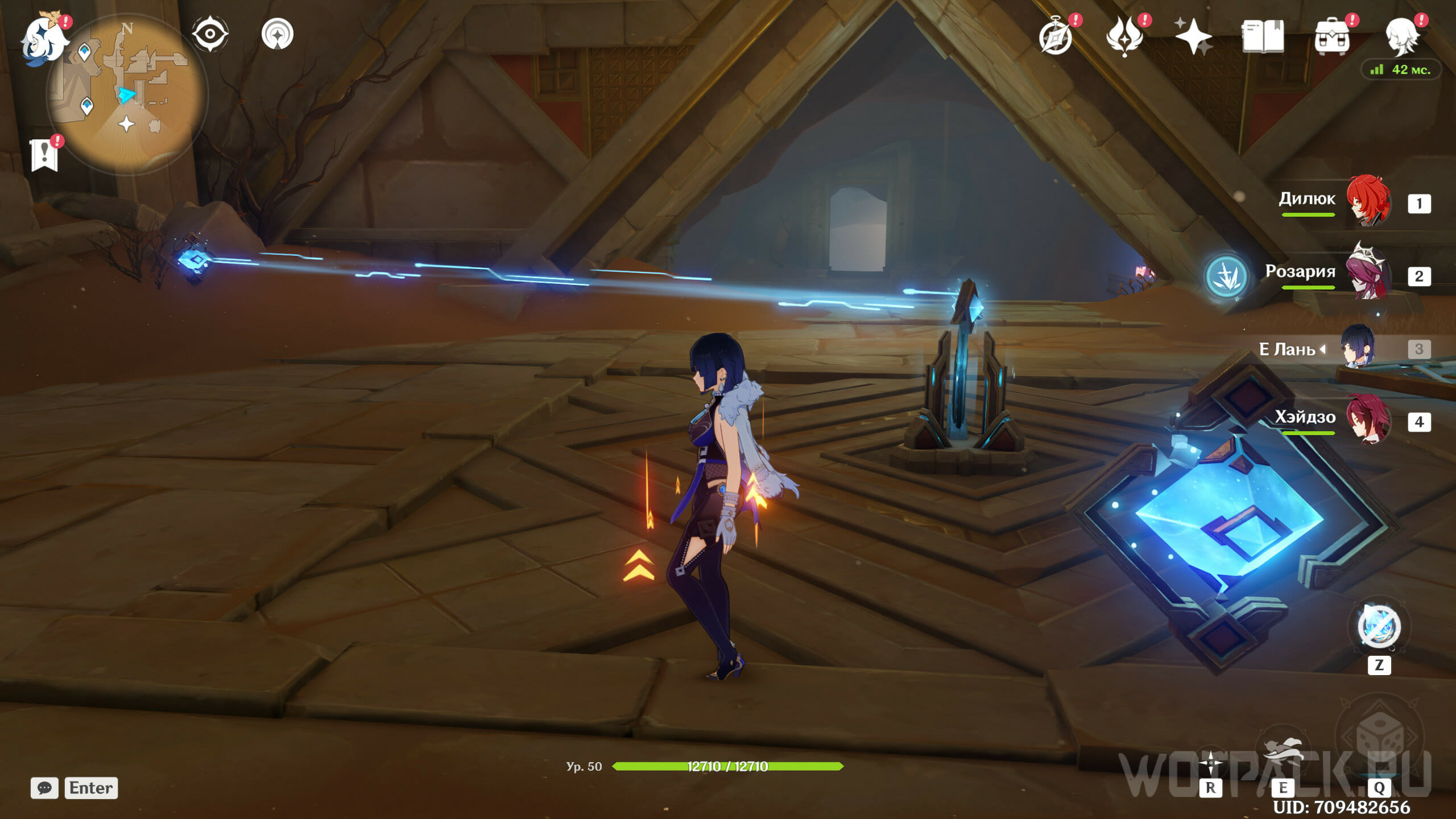Image resolution: width=1456 pixels, height=819 pixels.
Task: Activate Е Лань's elemental skill
Action: pos(1283,756)
